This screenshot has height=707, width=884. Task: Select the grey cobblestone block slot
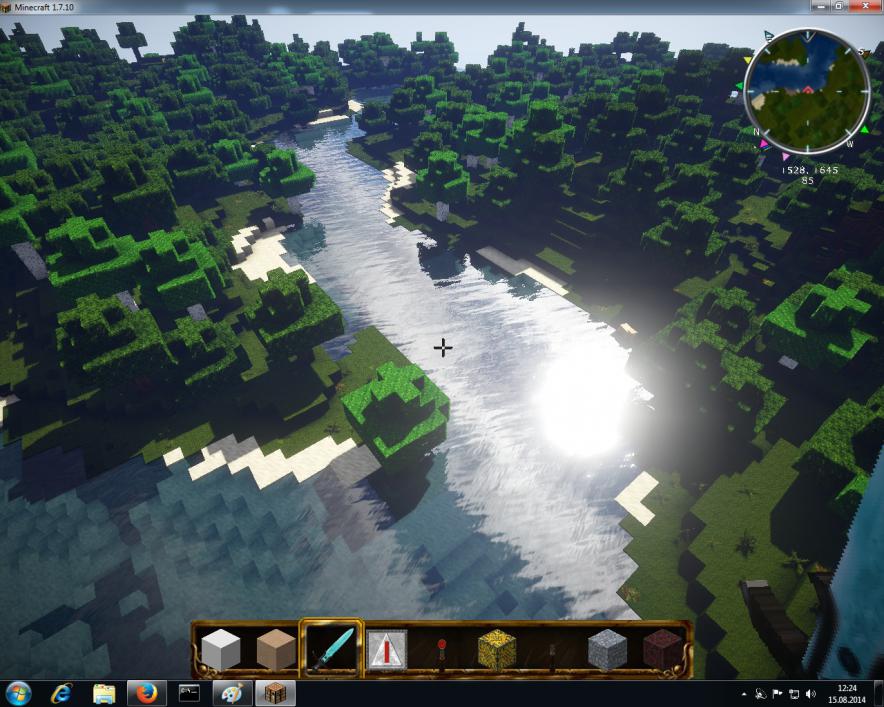click(x=606, y=650)
